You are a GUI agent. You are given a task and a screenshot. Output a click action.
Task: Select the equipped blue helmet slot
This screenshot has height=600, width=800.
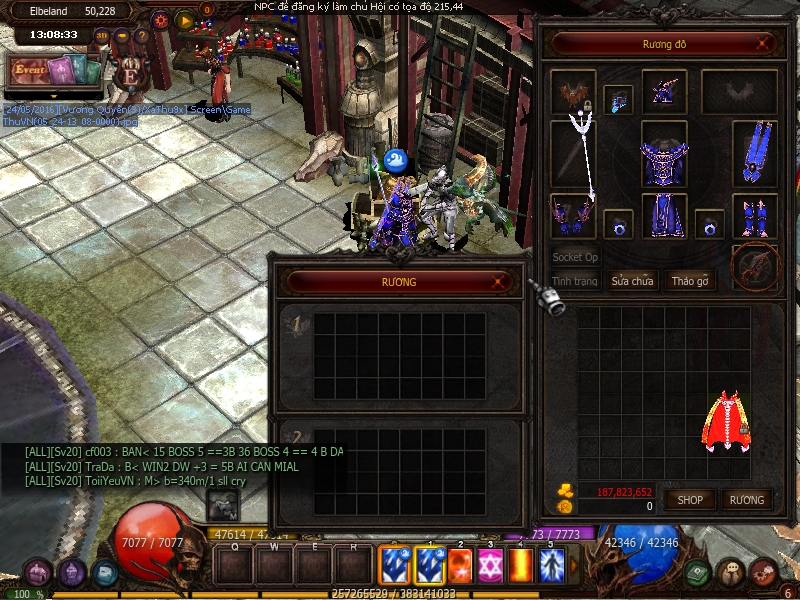[x=664, y=92]
